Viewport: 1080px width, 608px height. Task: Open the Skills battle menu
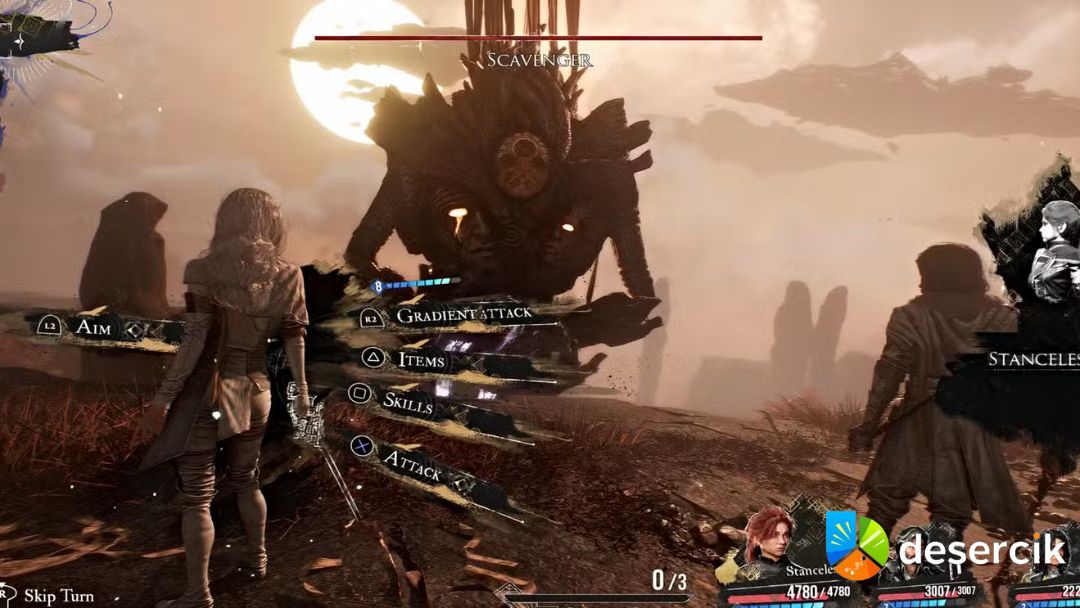408,402
